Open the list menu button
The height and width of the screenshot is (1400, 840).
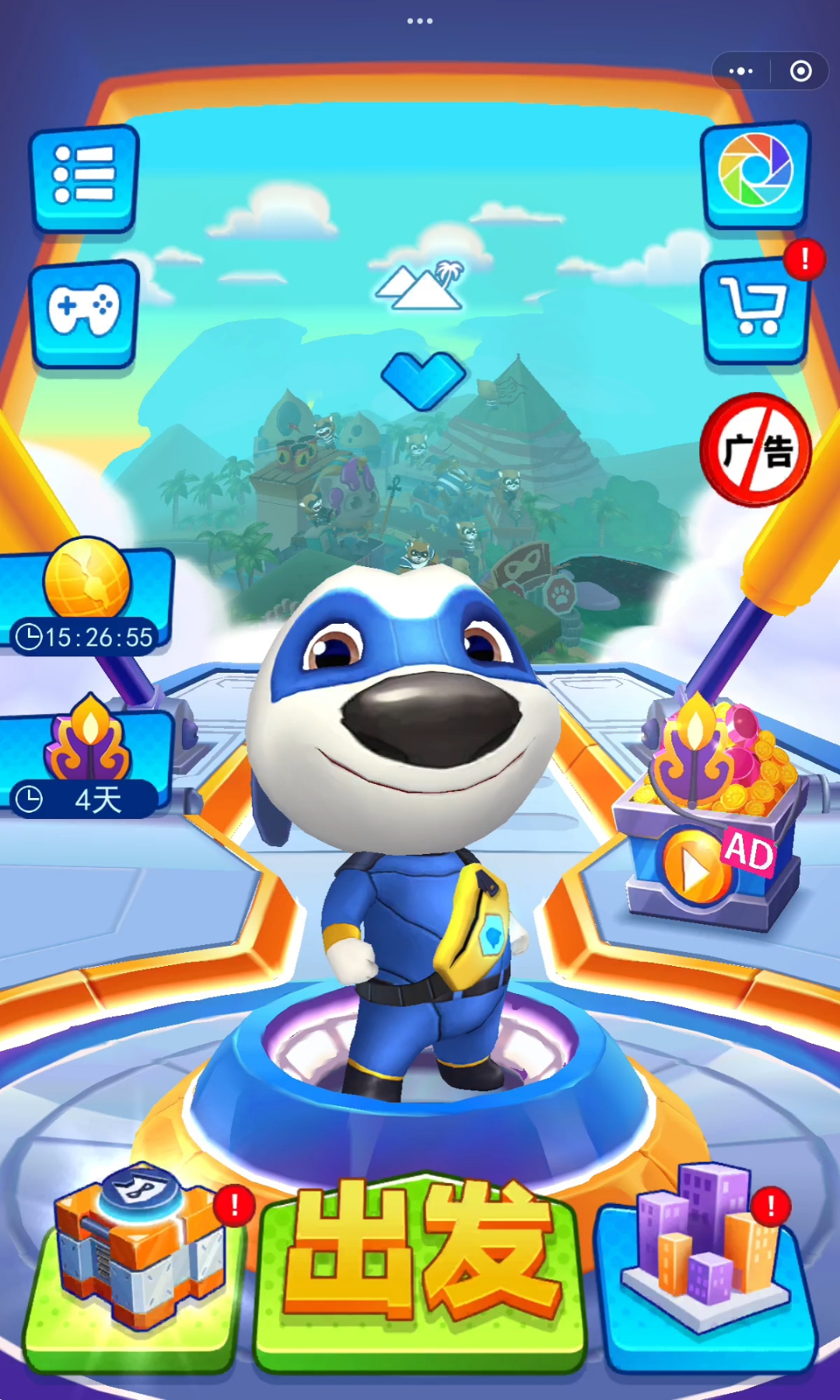tap(84, 177)
